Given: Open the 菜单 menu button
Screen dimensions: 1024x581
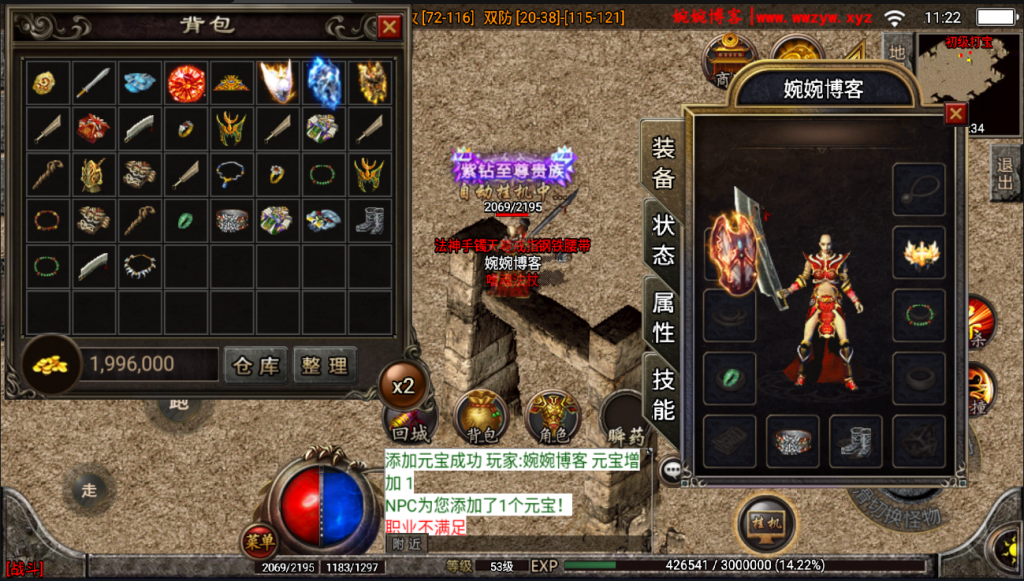Looking at the screenshot, I should pyautogui.click(x=259, y=541).
